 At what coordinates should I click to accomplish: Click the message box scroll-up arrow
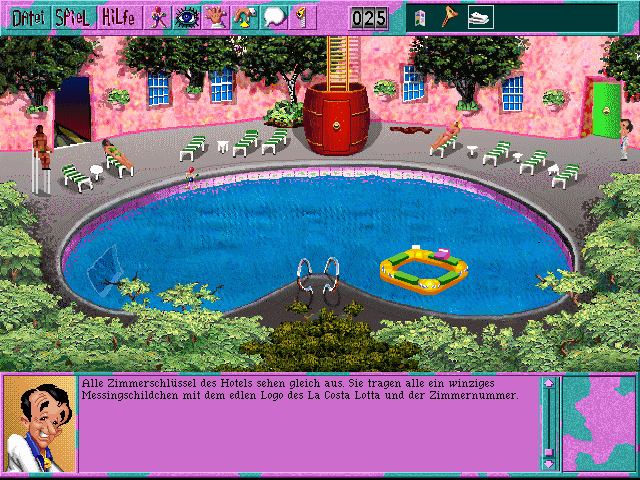(x=548, y=383)
